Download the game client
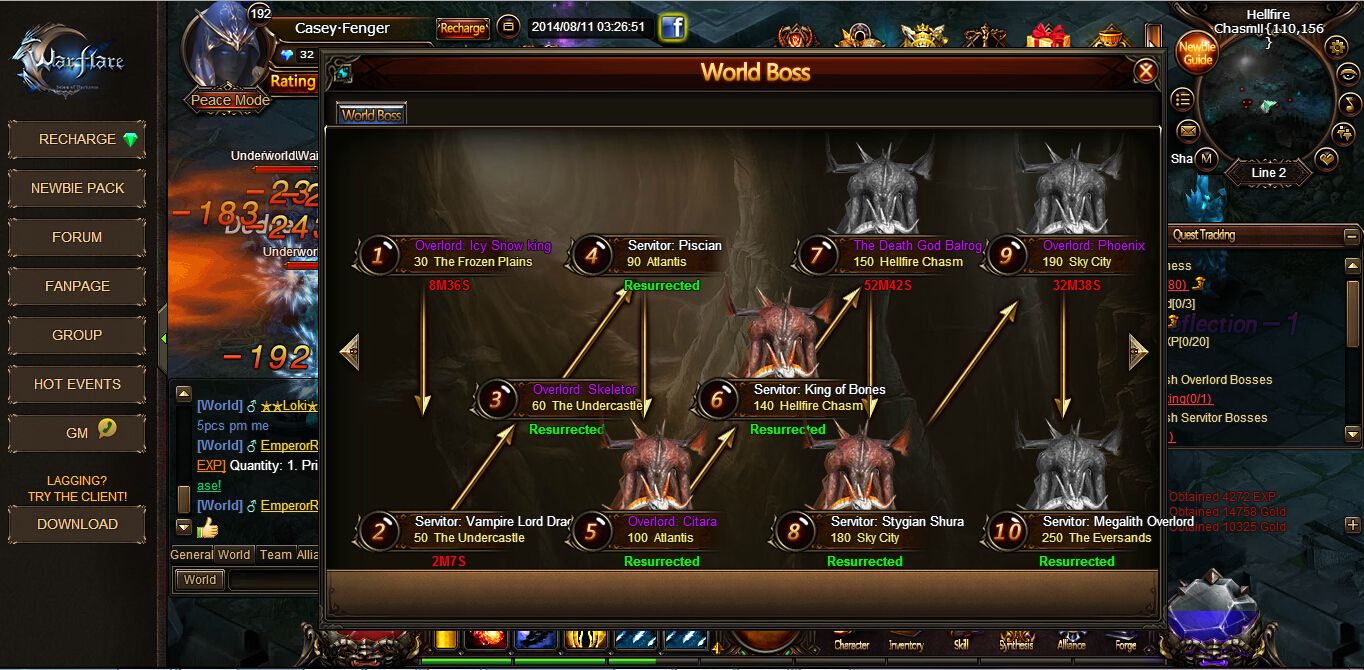The height and width of the screenshot is (670, 1364). [77, 524]
